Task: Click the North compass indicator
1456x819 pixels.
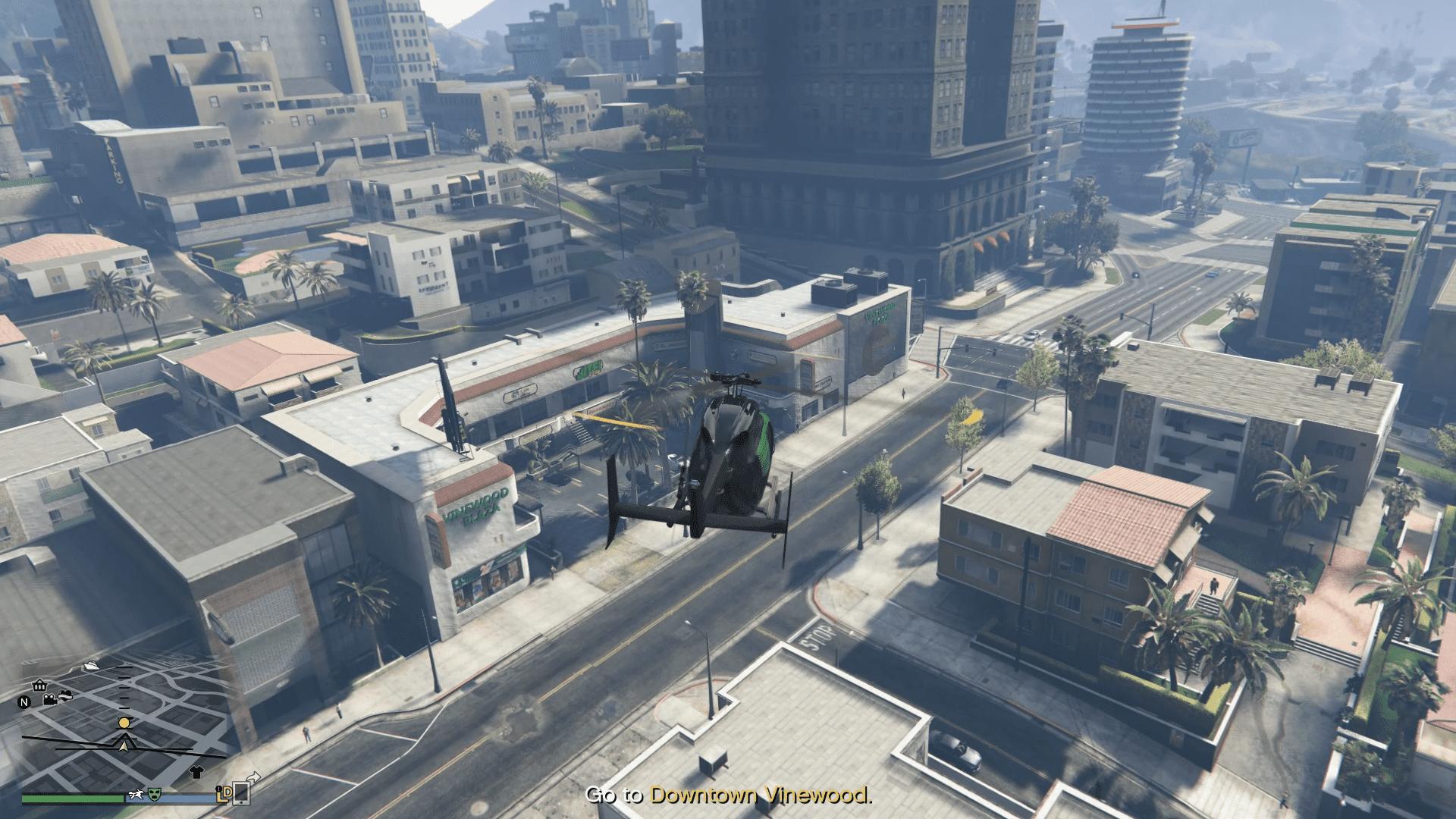Action: pos(24,702)
